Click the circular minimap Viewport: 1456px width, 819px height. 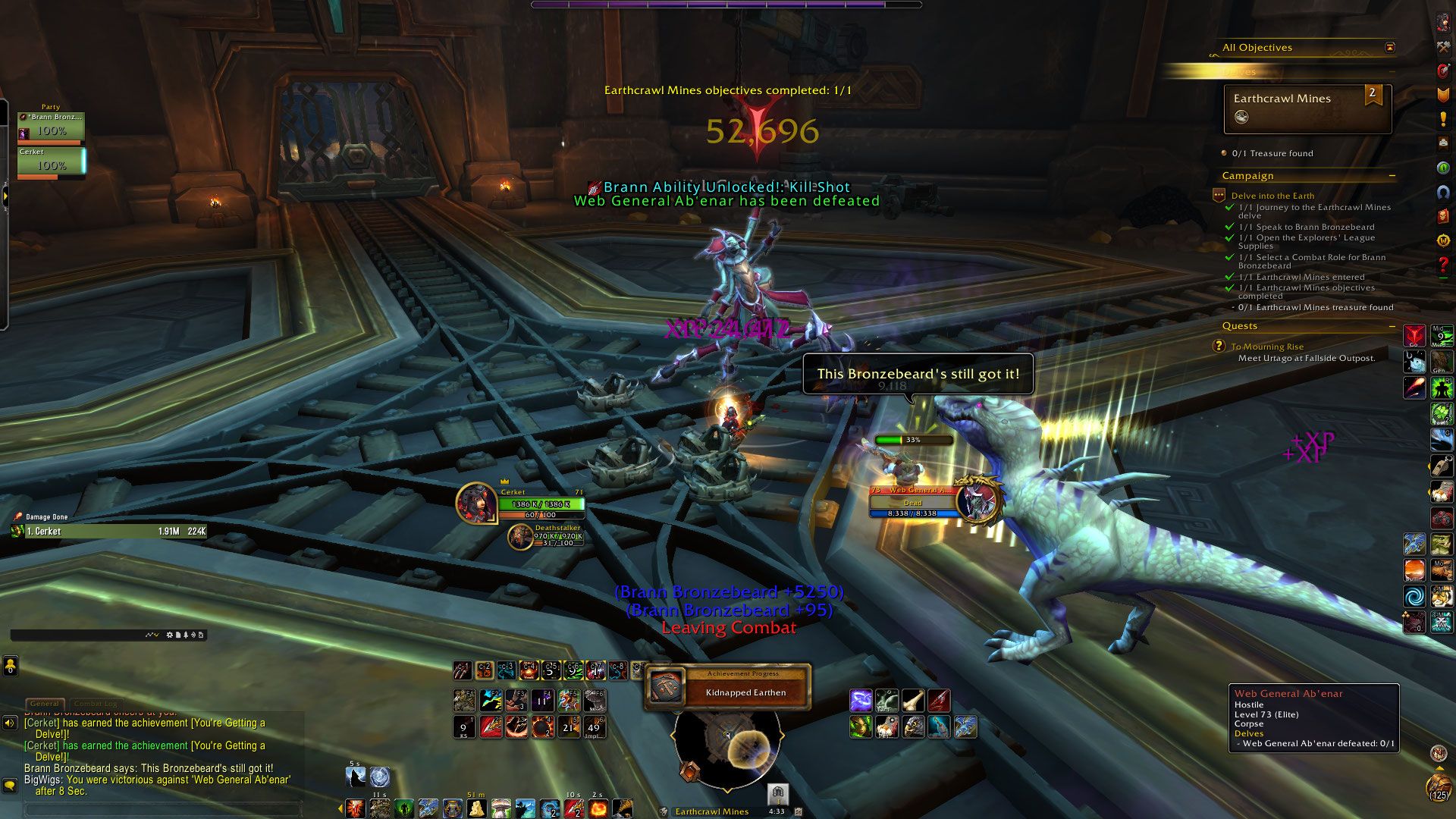point(726,745)
